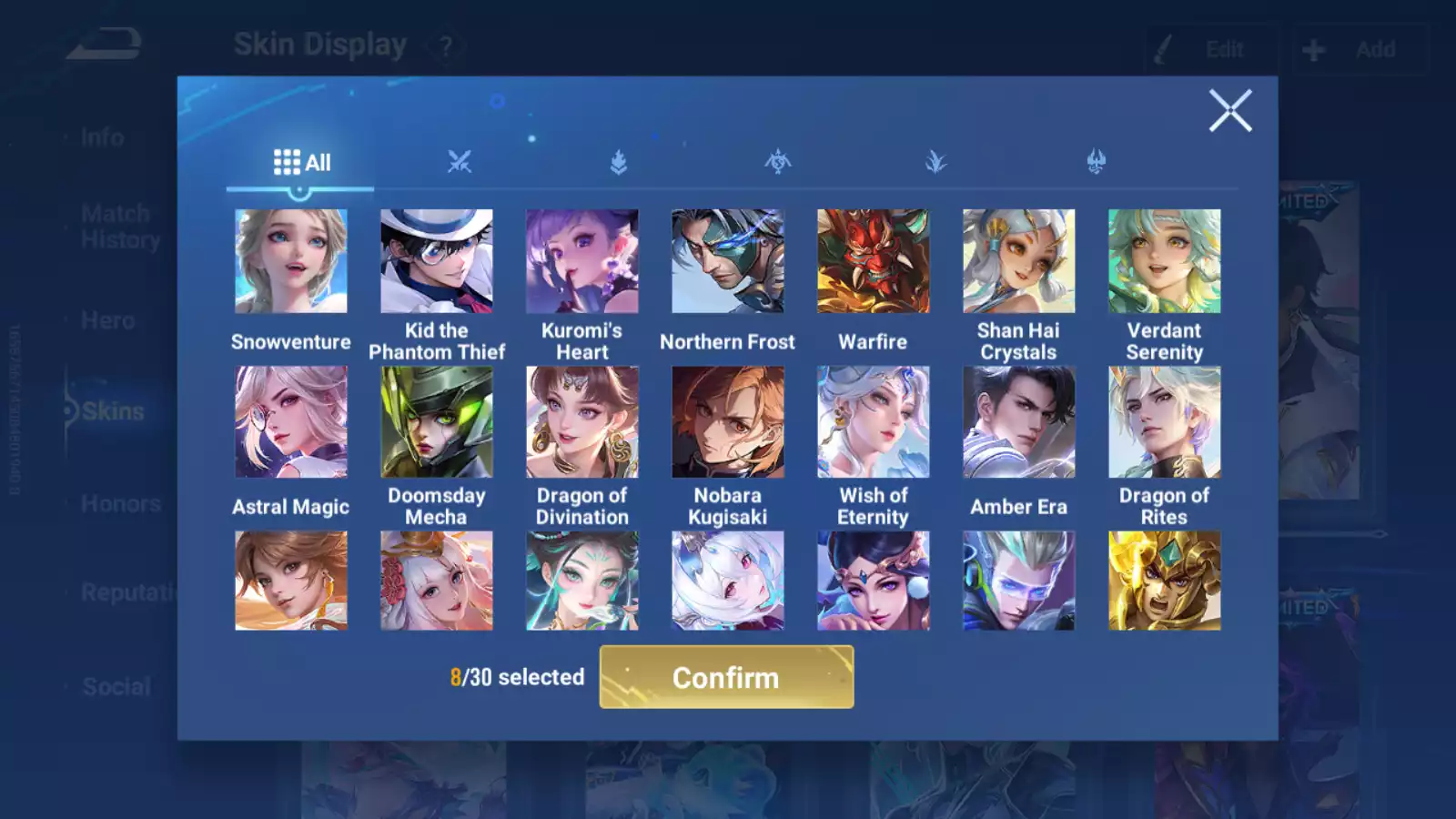1456x819 pixels.
Task: Pick the Verdant Serenity skin
Action: coord(1165,261)
